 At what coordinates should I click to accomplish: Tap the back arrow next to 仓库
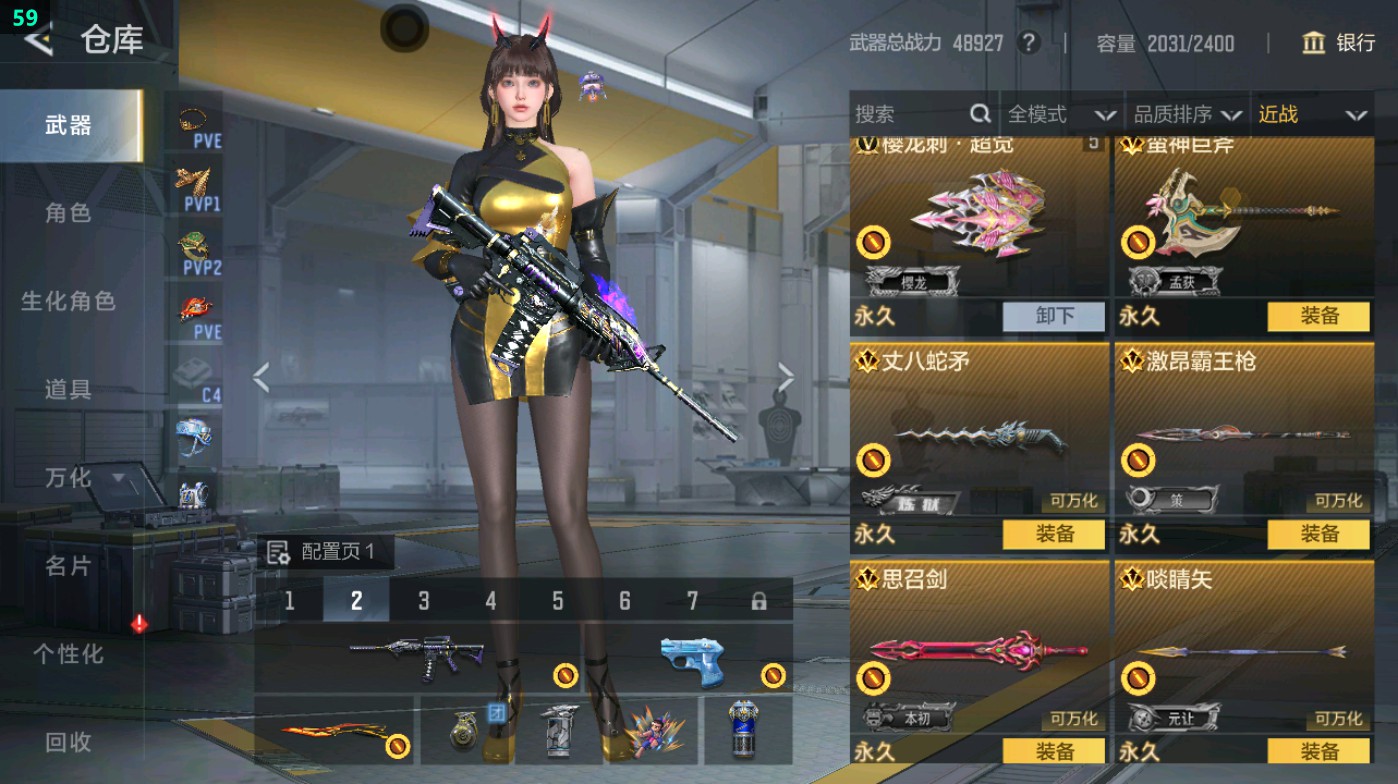coord(36,42)
